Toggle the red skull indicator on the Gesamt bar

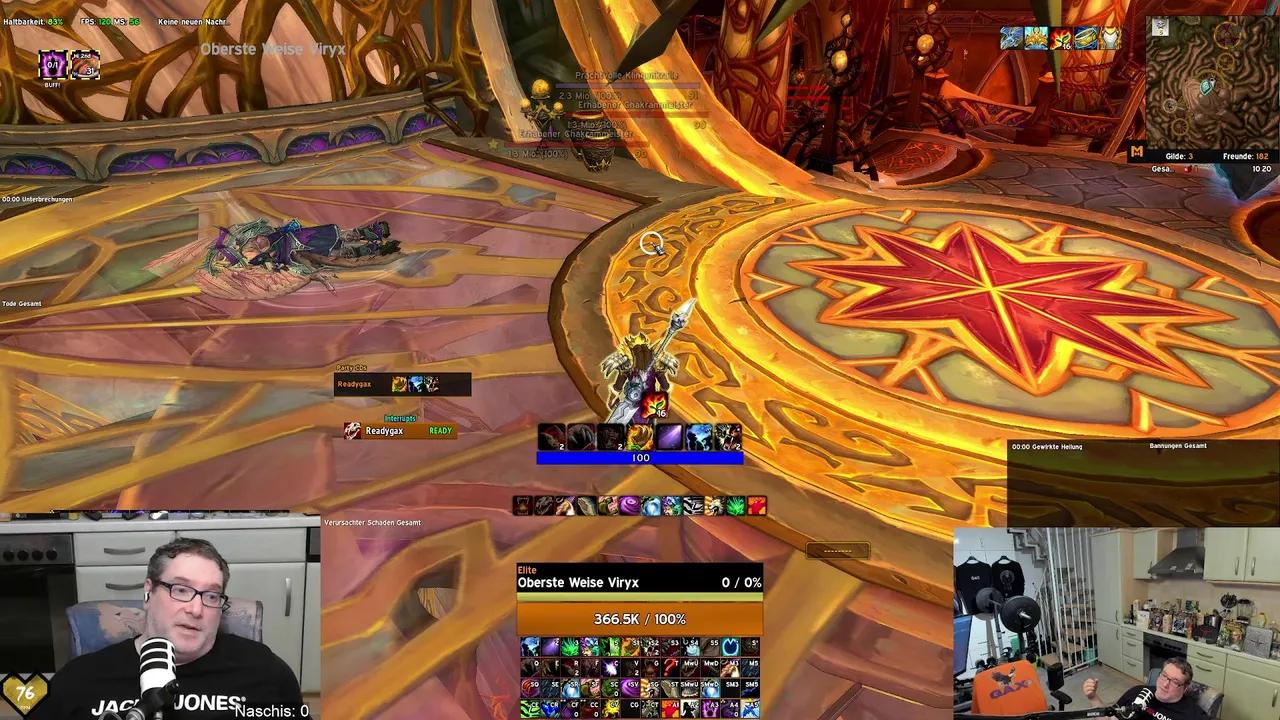coord(1188,168)
